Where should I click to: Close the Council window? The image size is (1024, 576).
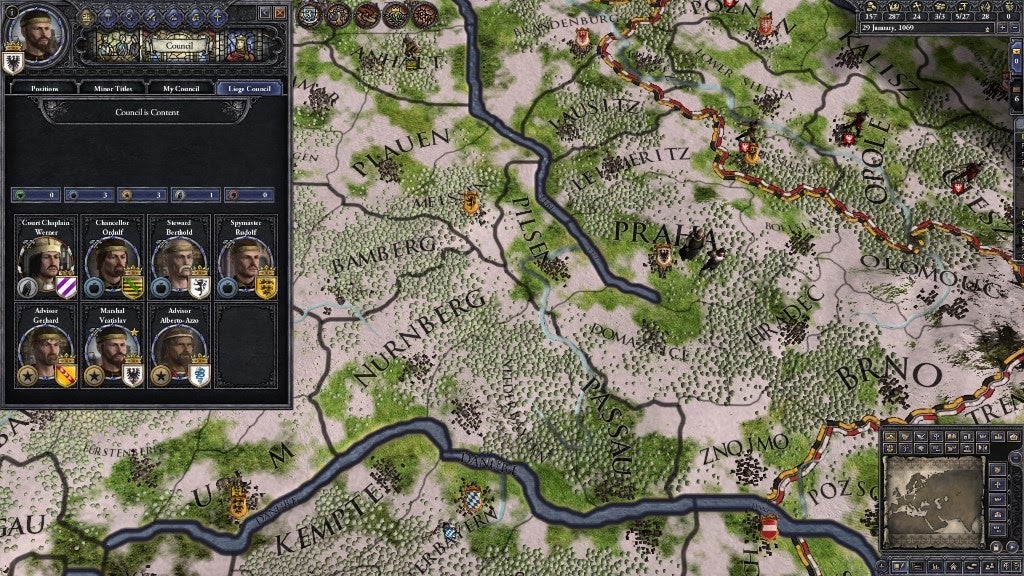click(281, 12)
